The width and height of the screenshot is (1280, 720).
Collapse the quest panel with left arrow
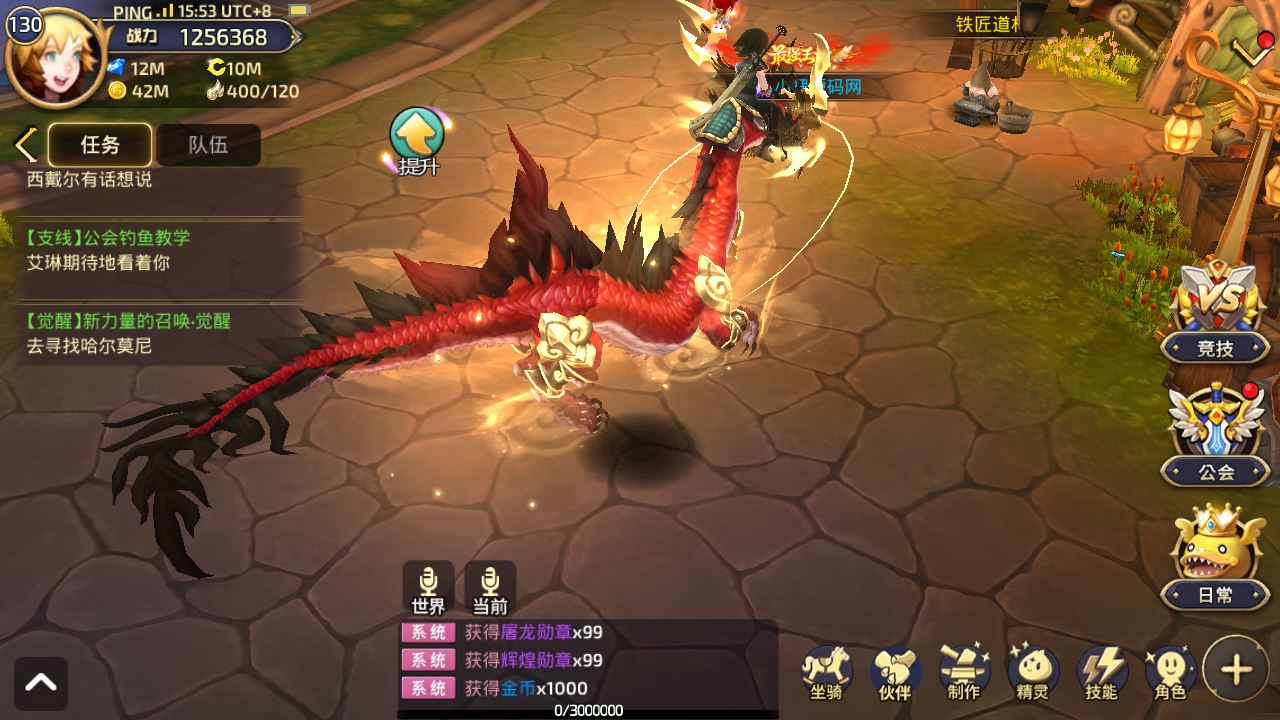pos(25,145)
